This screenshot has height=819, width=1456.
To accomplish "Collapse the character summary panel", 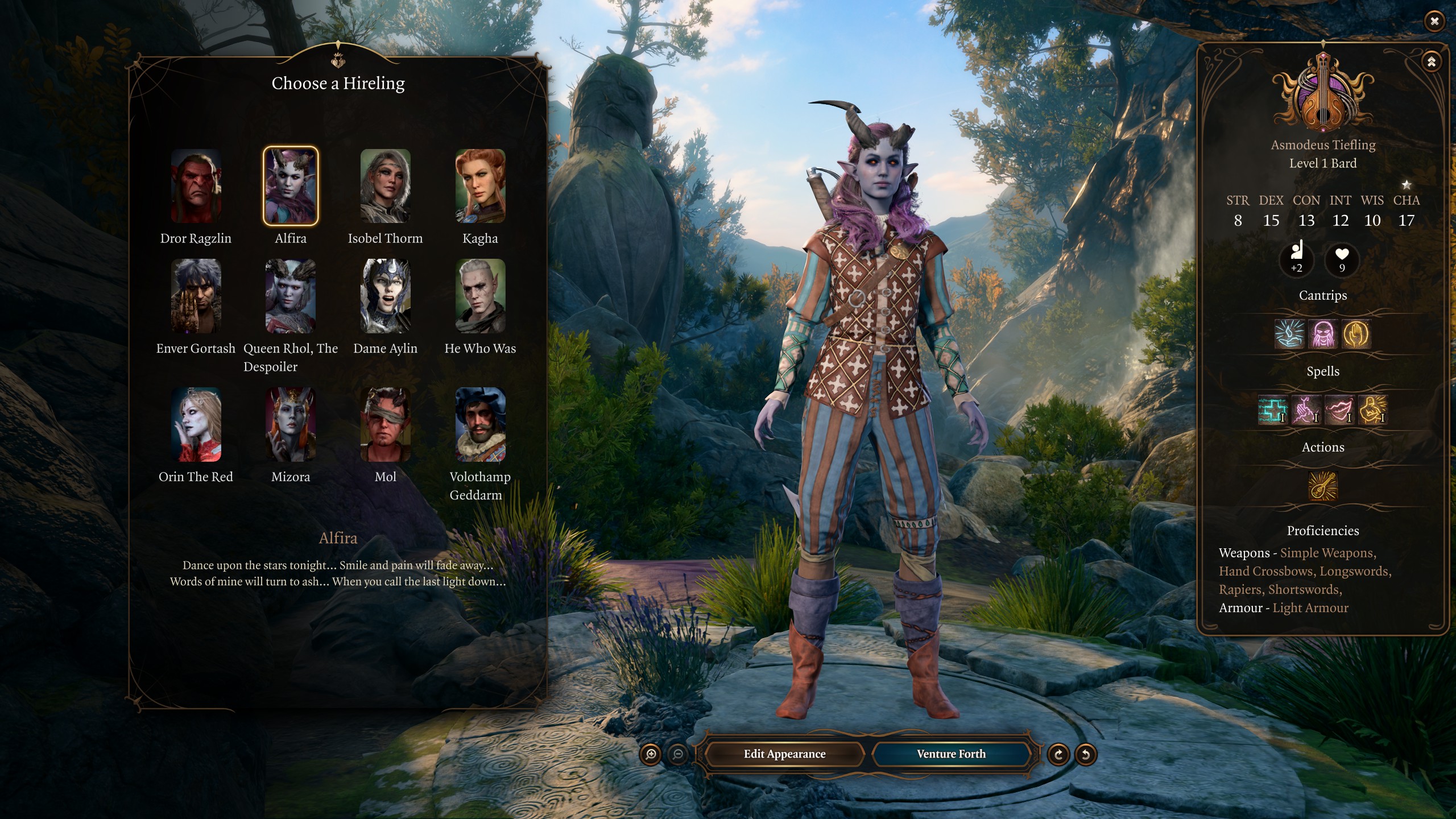I will (x=1431, y=61).
